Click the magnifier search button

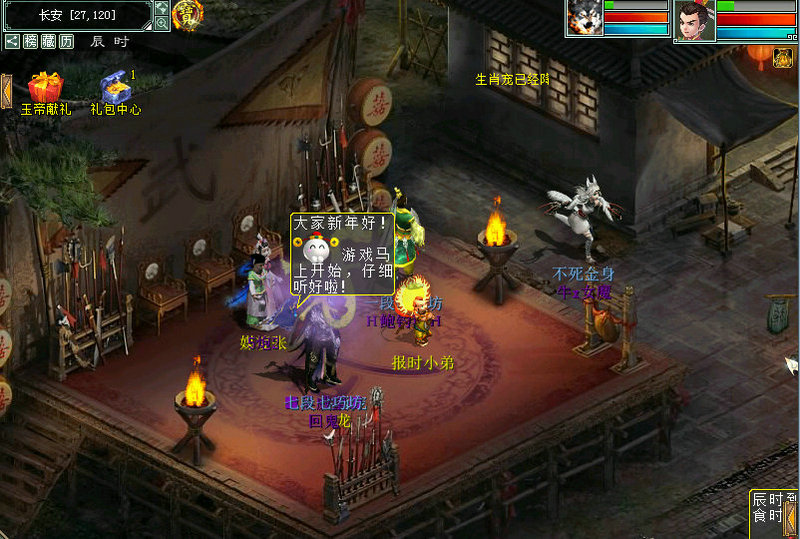pos(162,23)
